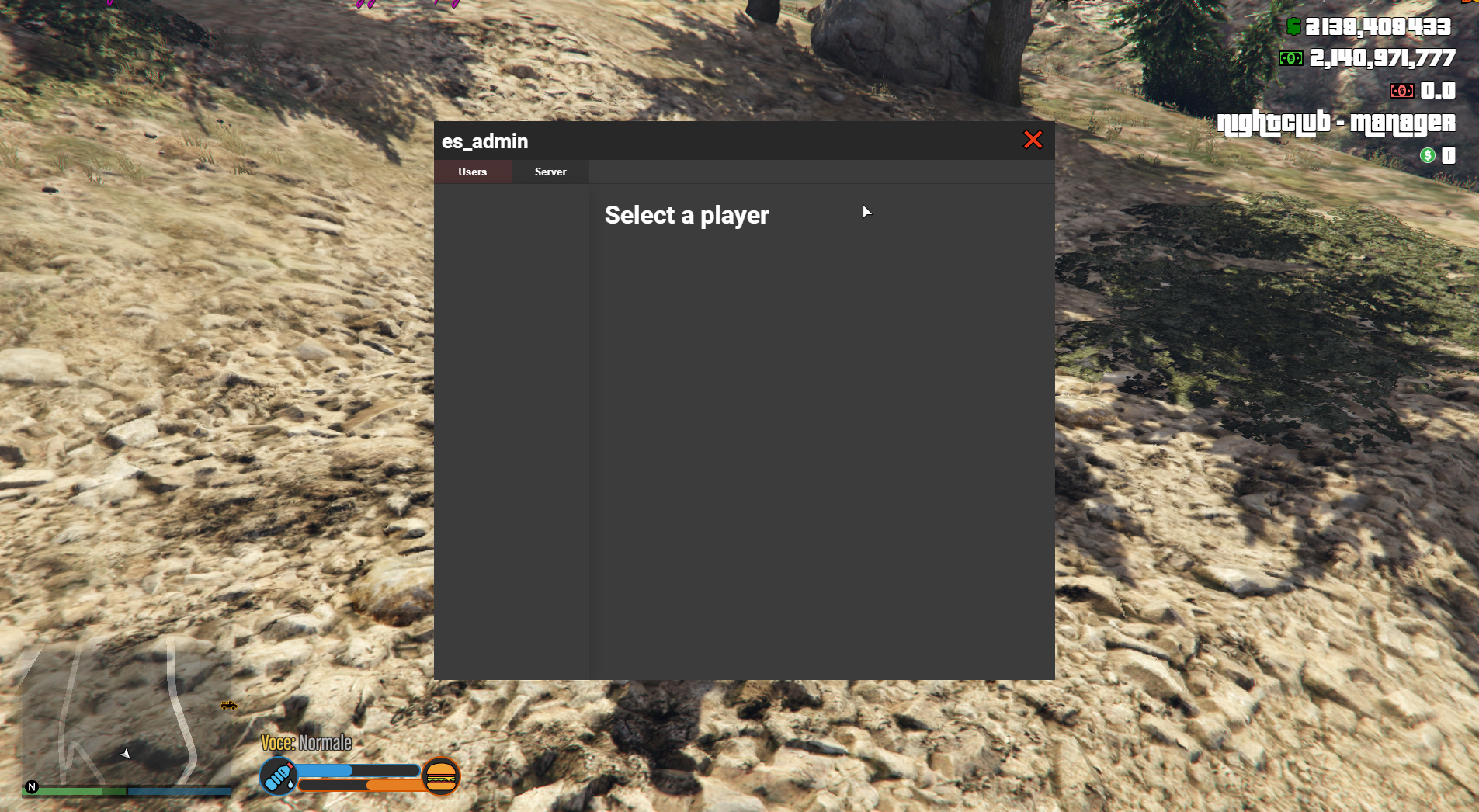Click the north compass marker on minimap

click(31, 788)
